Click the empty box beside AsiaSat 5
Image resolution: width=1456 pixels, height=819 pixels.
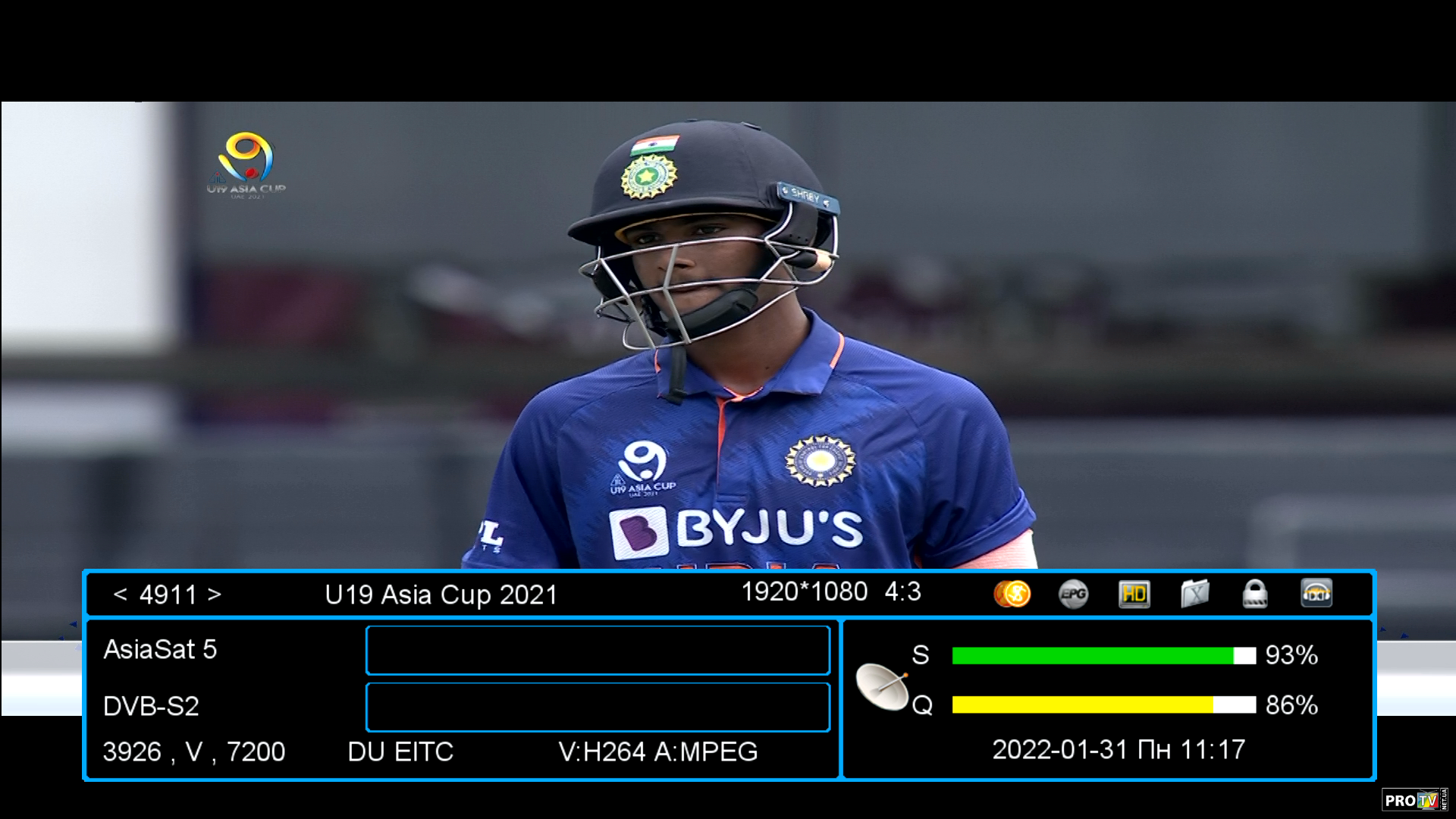[598, 650]
